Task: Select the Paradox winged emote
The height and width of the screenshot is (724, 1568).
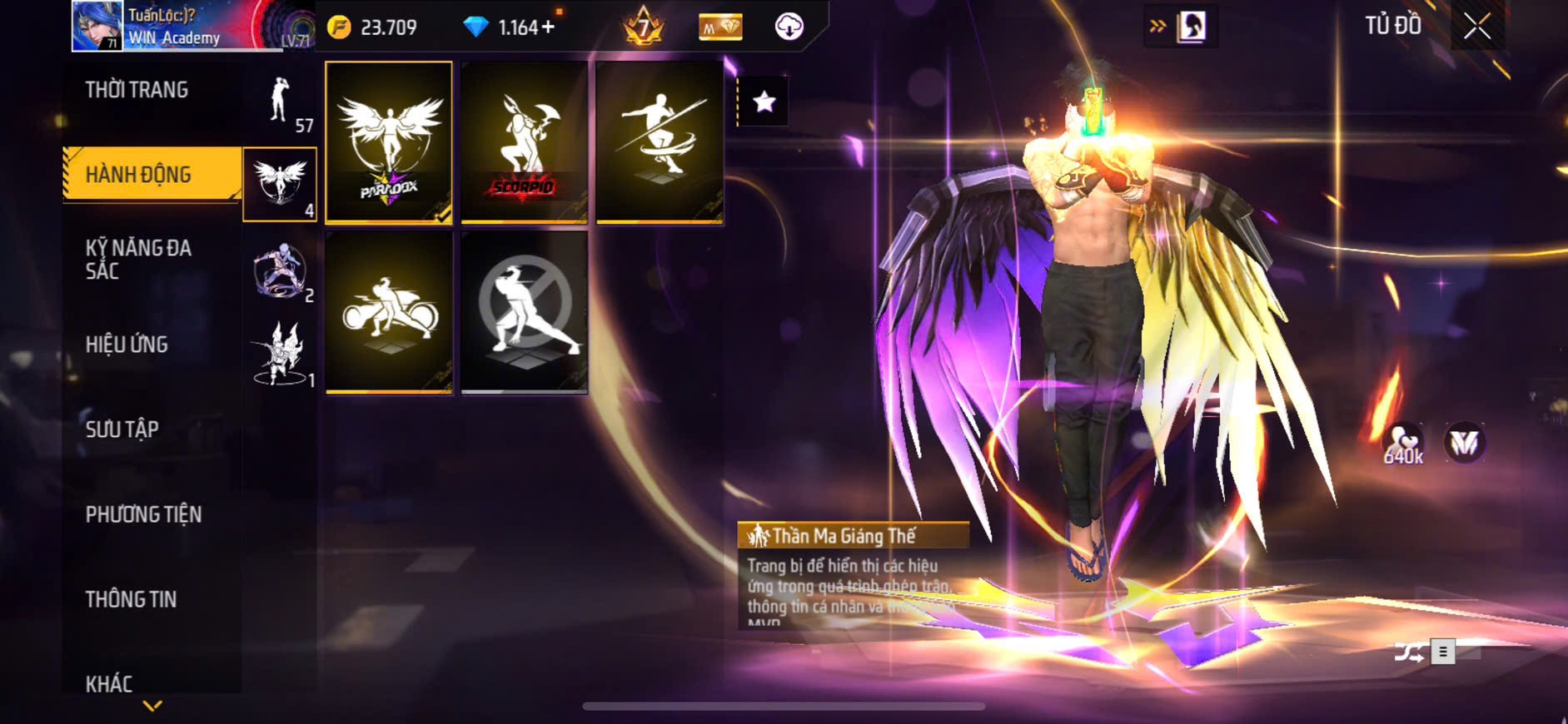Action: [389, 142]
